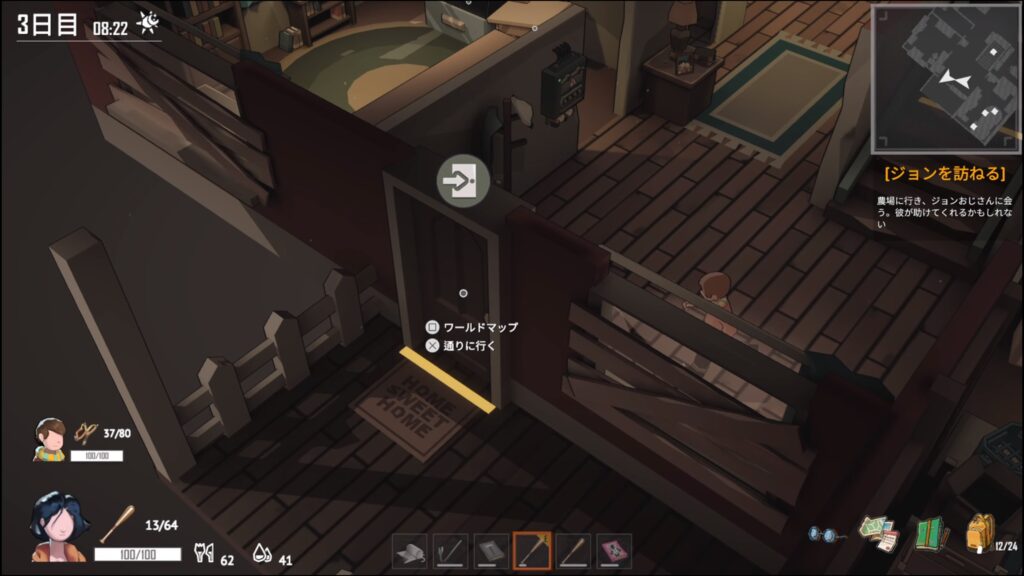
Task: Click the door exit icon
Action: [462, 181]
